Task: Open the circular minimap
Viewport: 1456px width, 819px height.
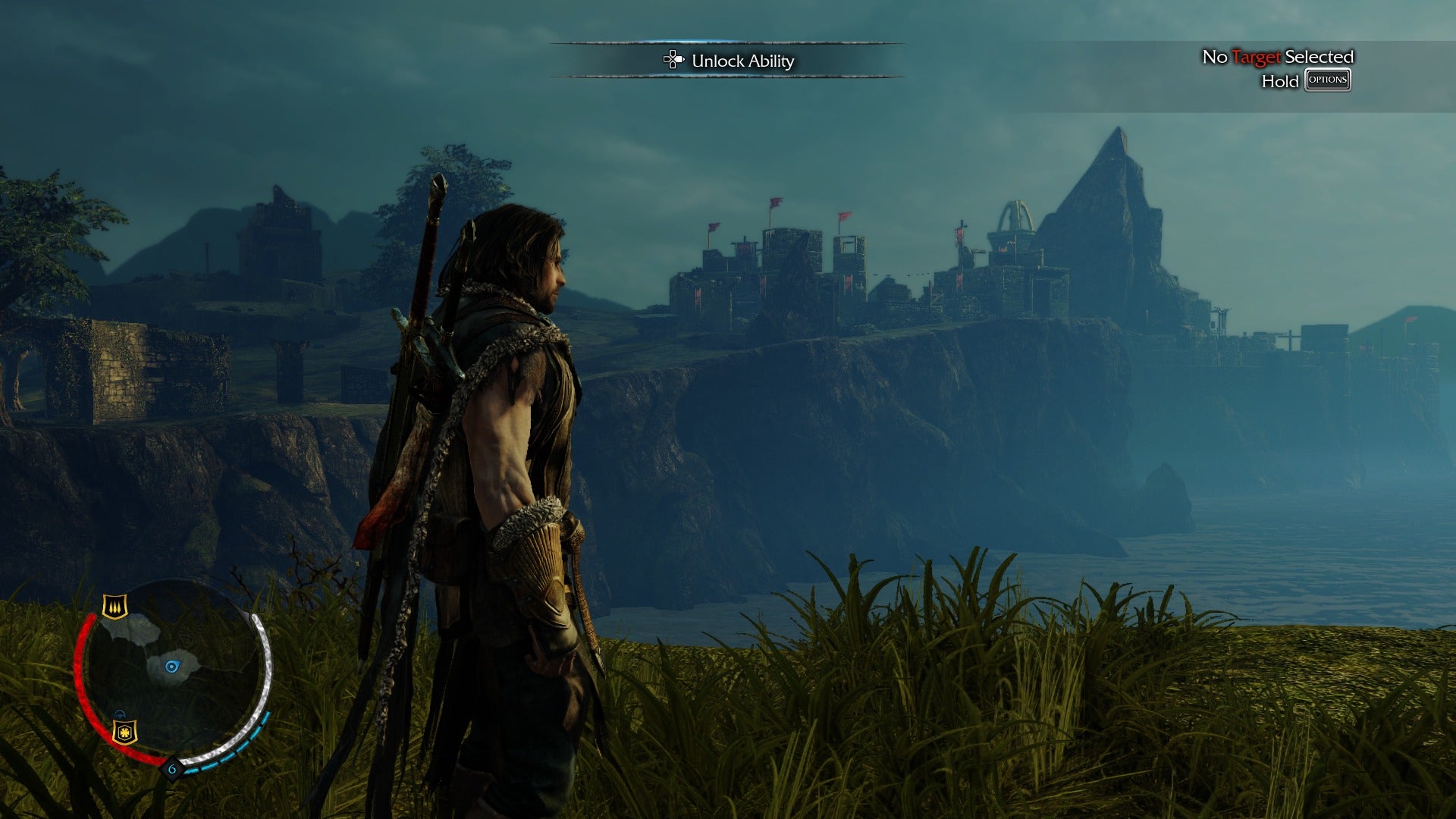Action: coord(174,675)
